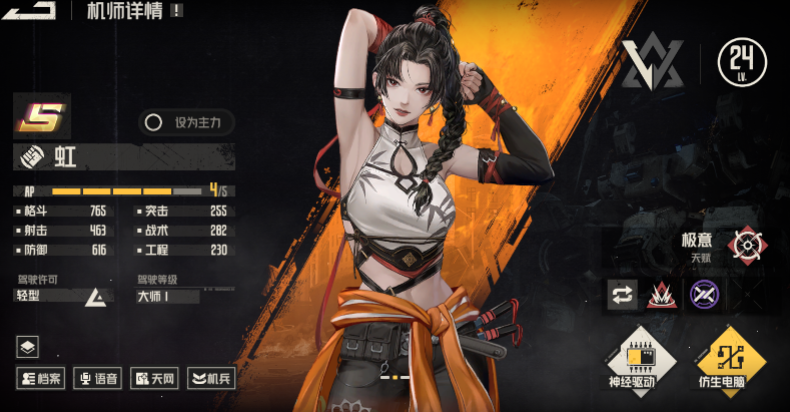
Task: Click the stacked layers icon
Action: tap(27, 347)
